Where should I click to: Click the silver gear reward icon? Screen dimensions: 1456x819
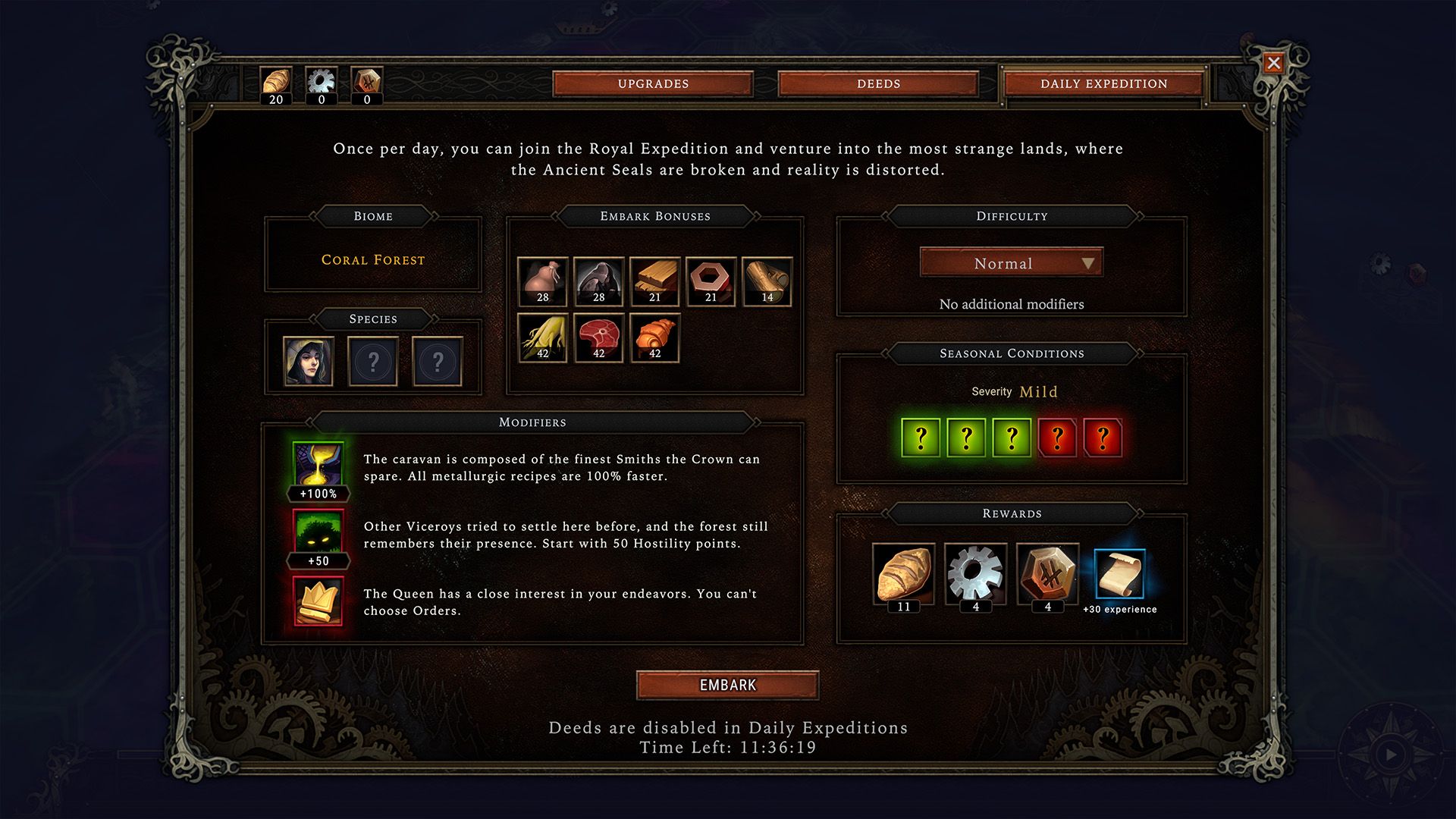[975, 573]
